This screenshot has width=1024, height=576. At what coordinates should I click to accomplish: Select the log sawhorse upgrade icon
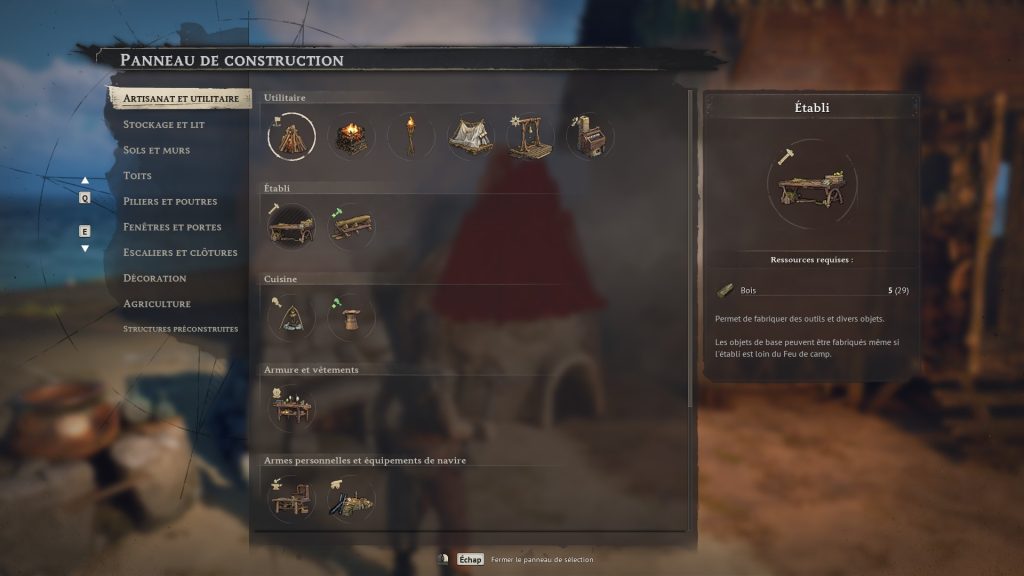coord(351,226)
